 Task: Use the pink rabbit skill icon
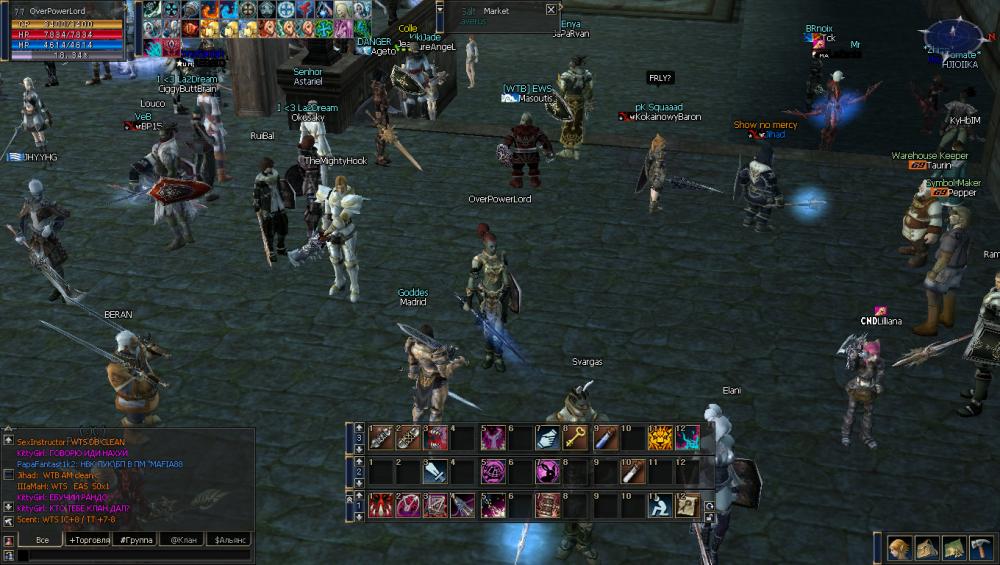pyautogui.click(x=547, y=471)
